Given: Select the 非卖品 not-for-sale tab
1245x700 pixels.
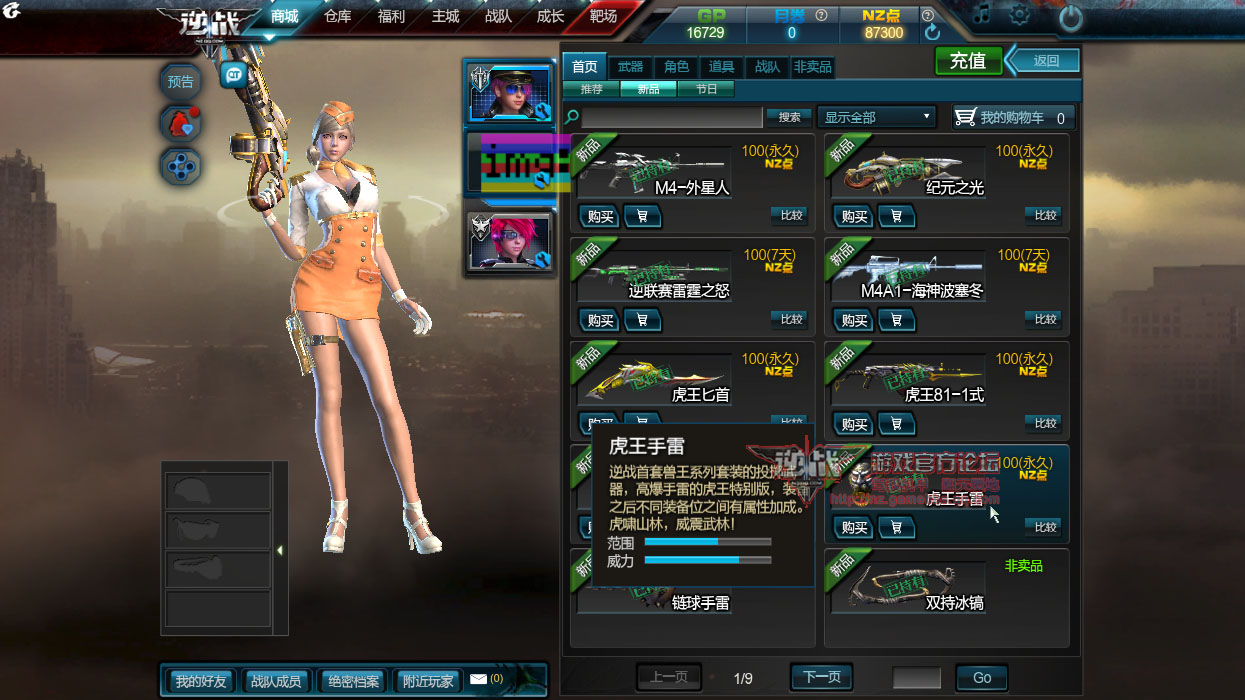Looking at the screenshot, I should [x=812, y=67].
